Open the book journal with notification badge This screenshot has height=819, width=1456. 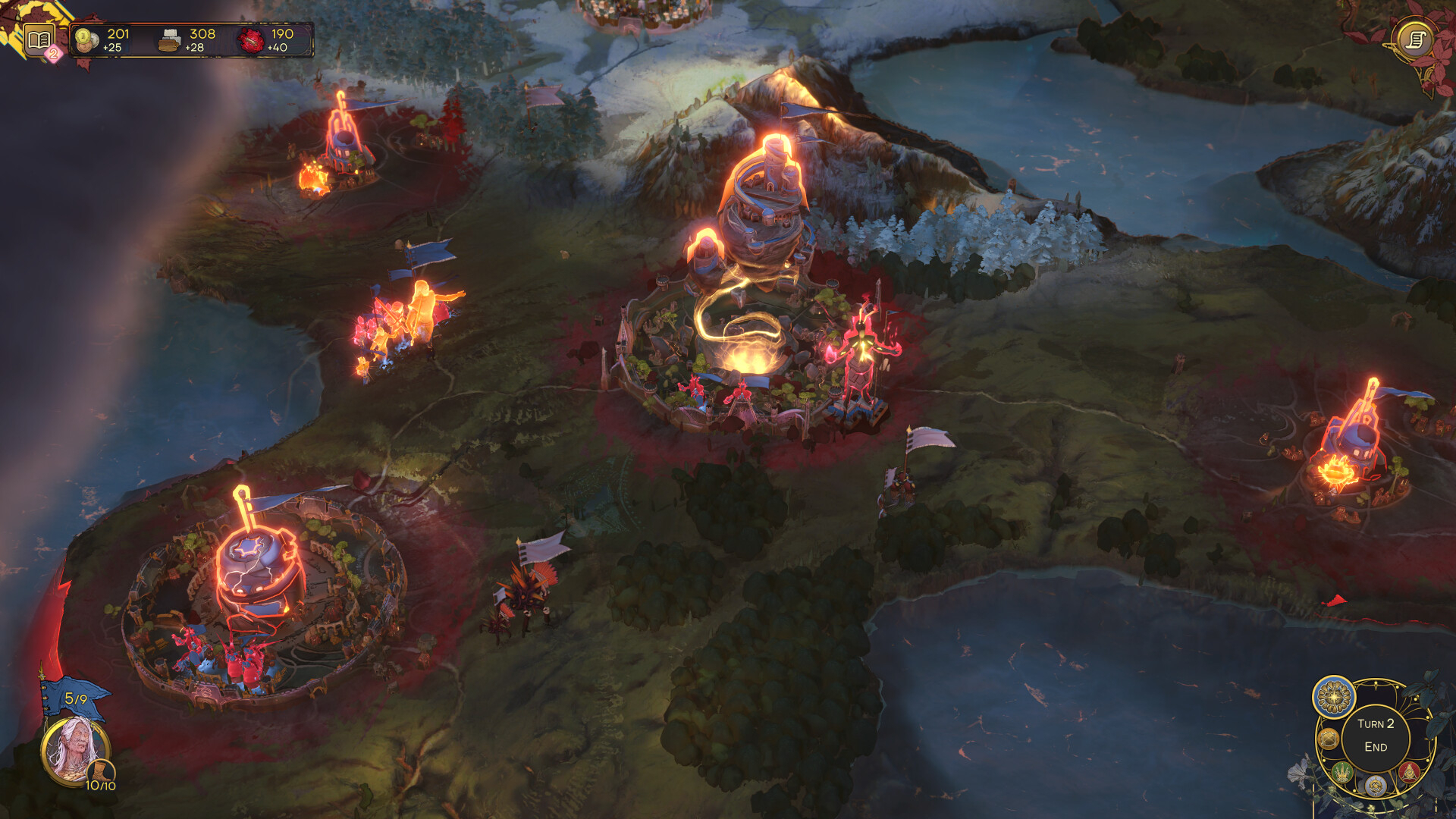(x=39, y=39)
